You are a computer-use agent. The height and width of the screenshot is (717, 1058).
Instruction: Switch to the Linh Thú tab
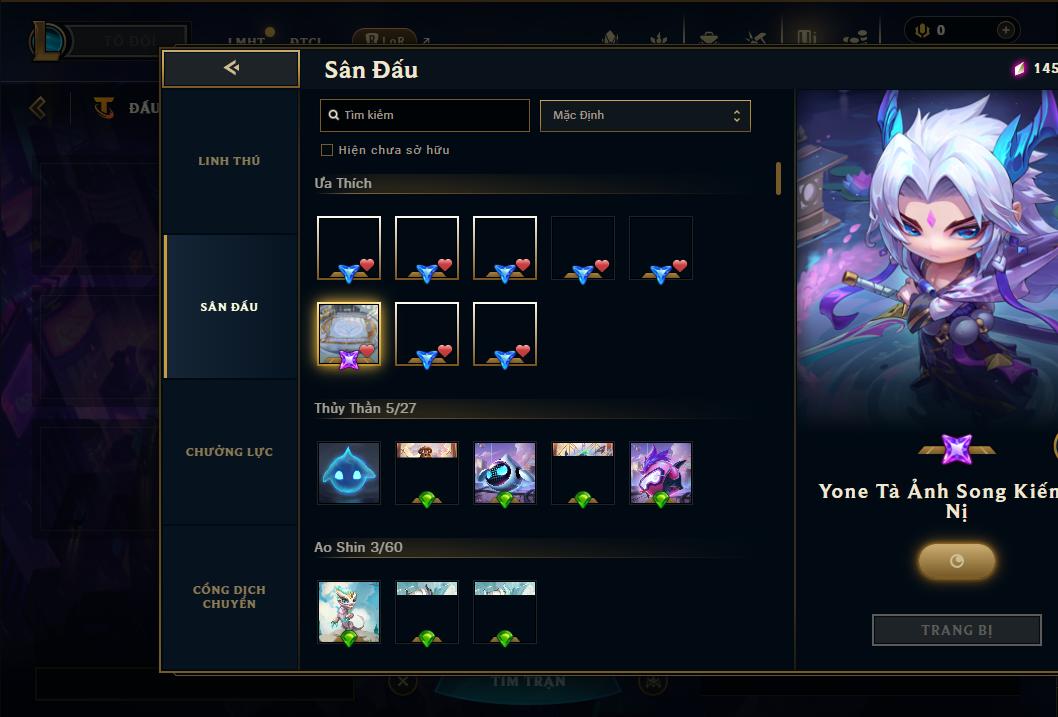229,161
